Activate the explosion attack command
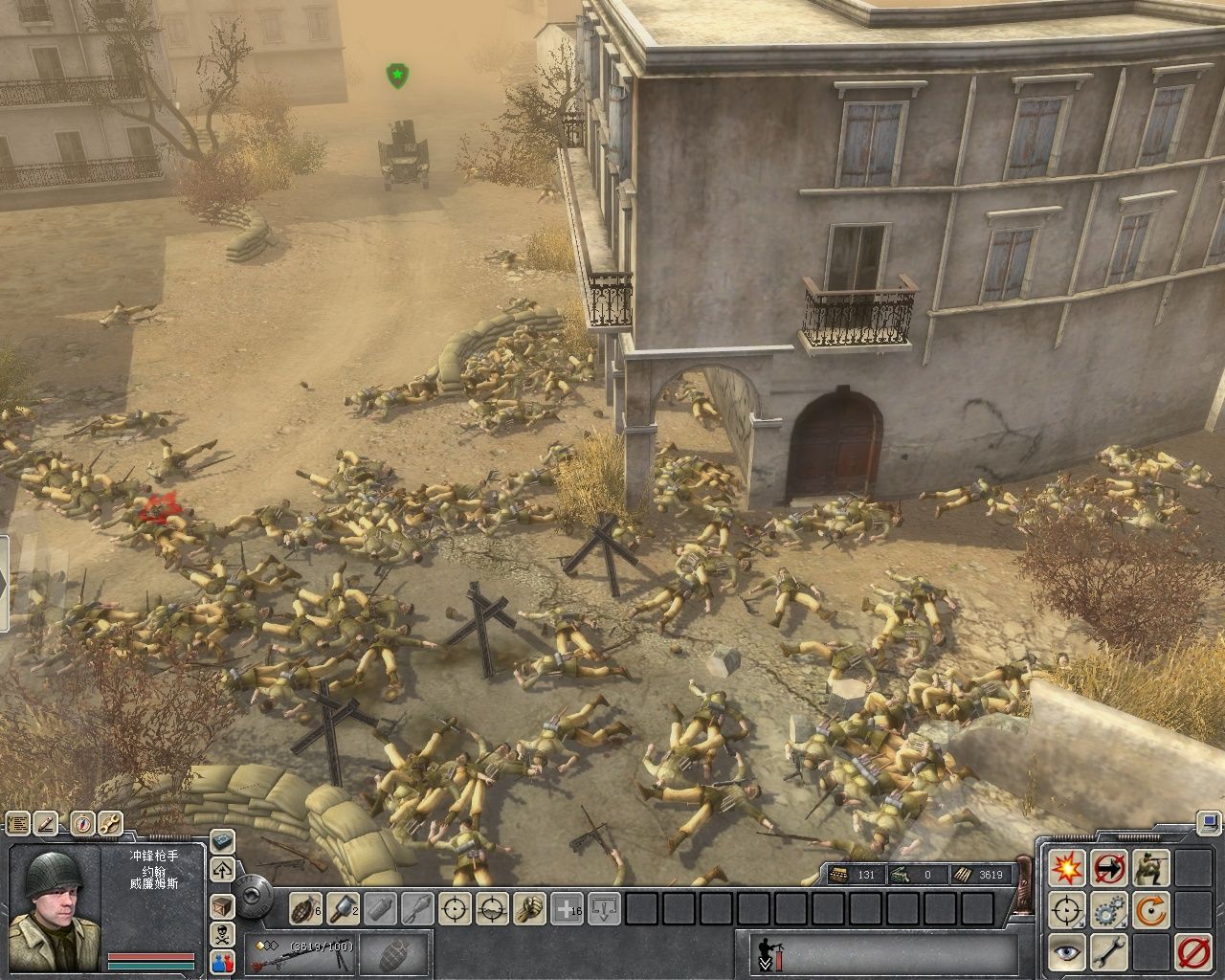 pos(1065,868)
